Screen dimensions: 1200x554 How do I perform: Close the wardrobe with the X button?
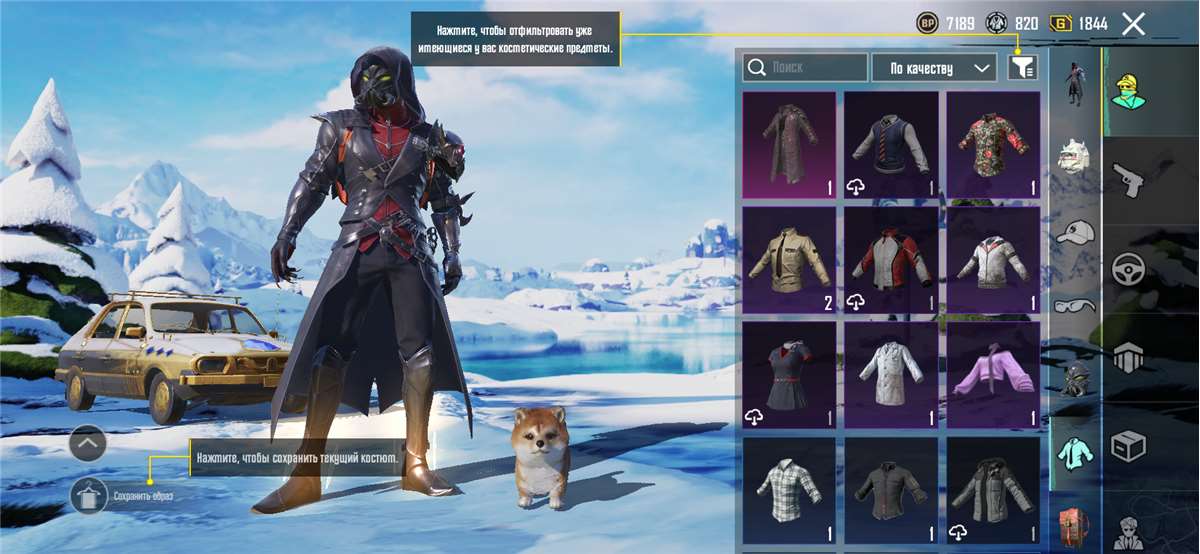(x=1133, y=24)
